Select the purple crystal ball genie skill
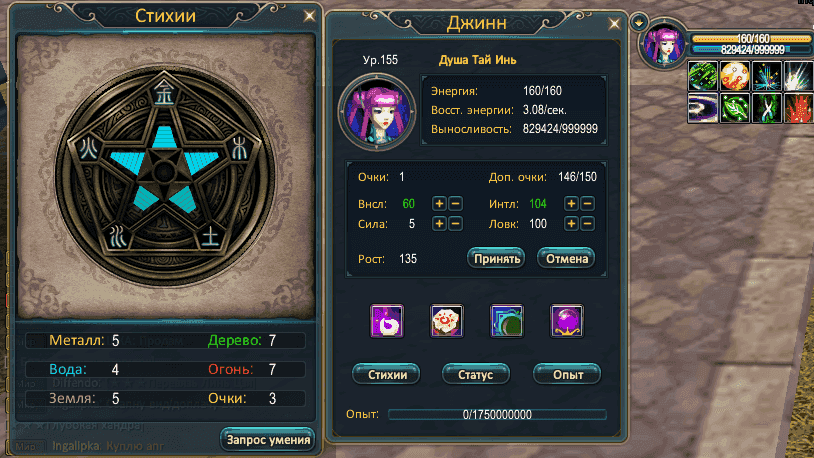This screenshot has width=814, height=458. click(567, 321)
